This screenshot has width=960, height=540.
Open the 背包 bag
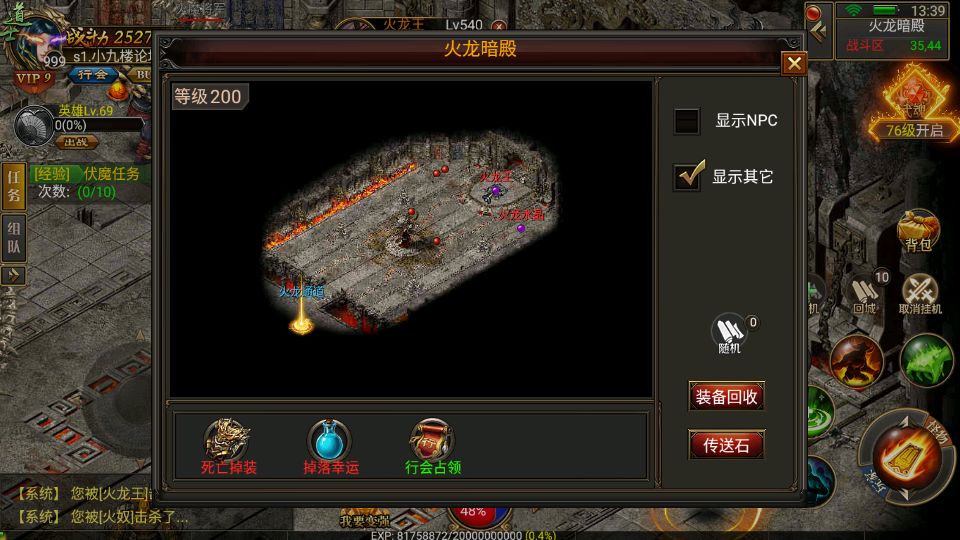[918, 229]
